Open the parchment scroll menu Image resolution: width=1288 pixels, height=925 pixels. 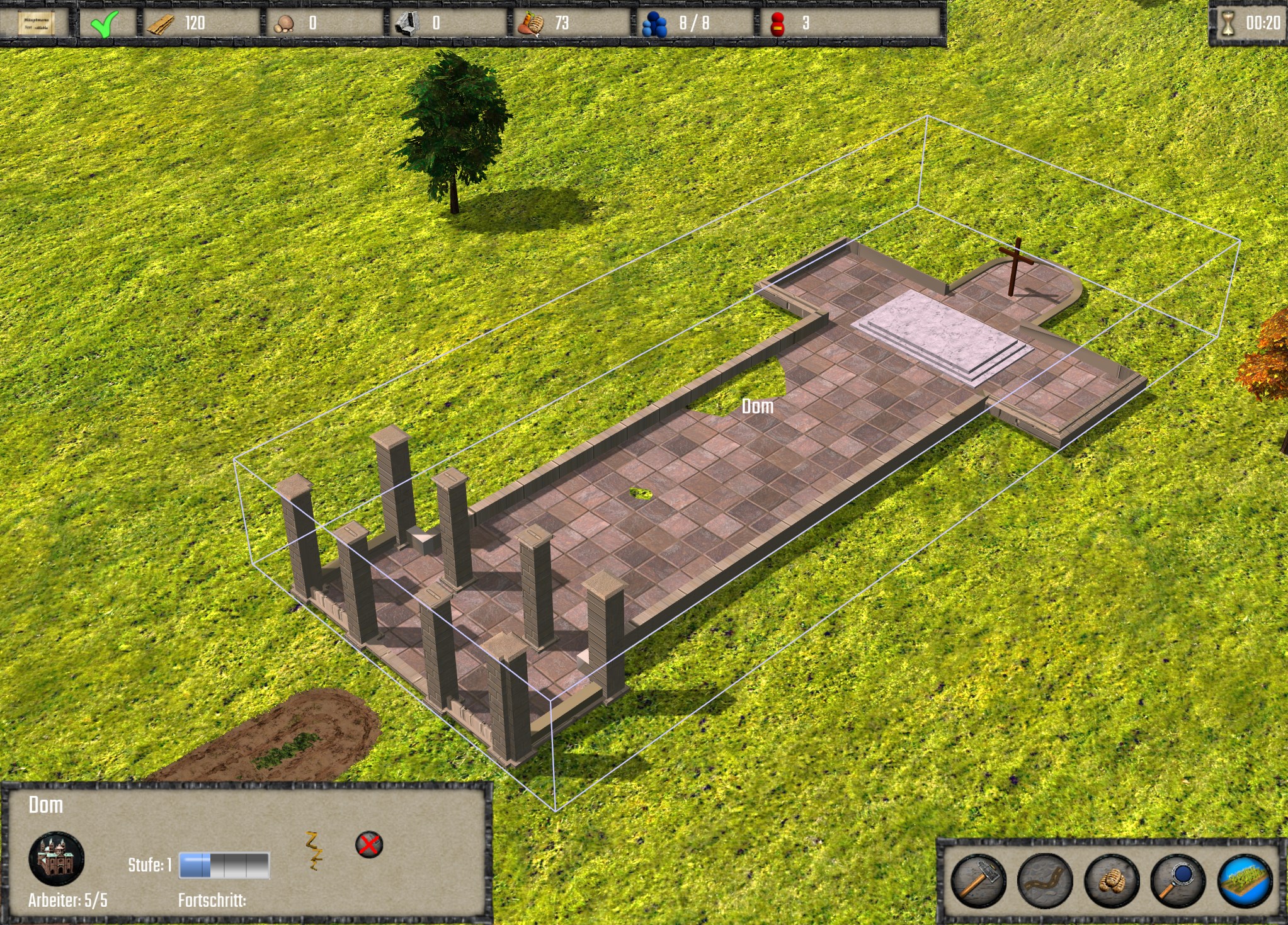coord(36,23)
